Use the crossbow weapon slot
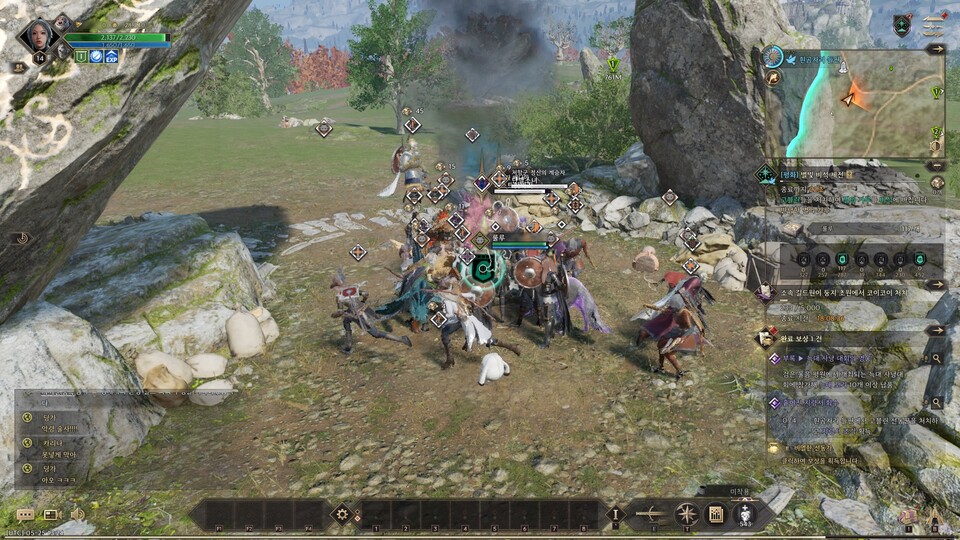The image size is (960, 540). coord(652,514)
